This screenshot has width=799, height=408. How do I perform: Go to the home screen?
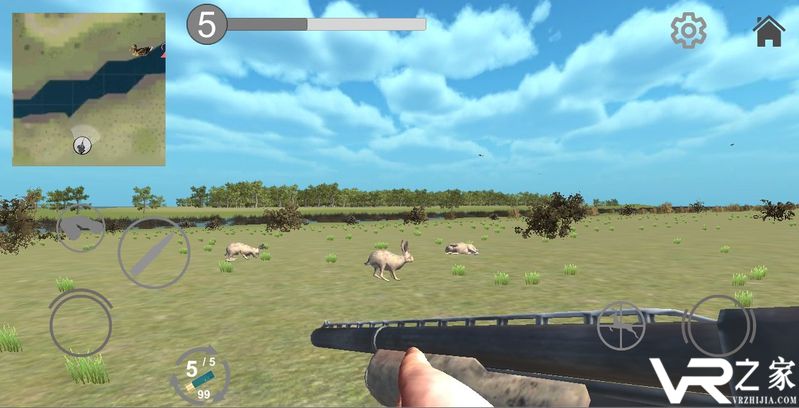769,31
